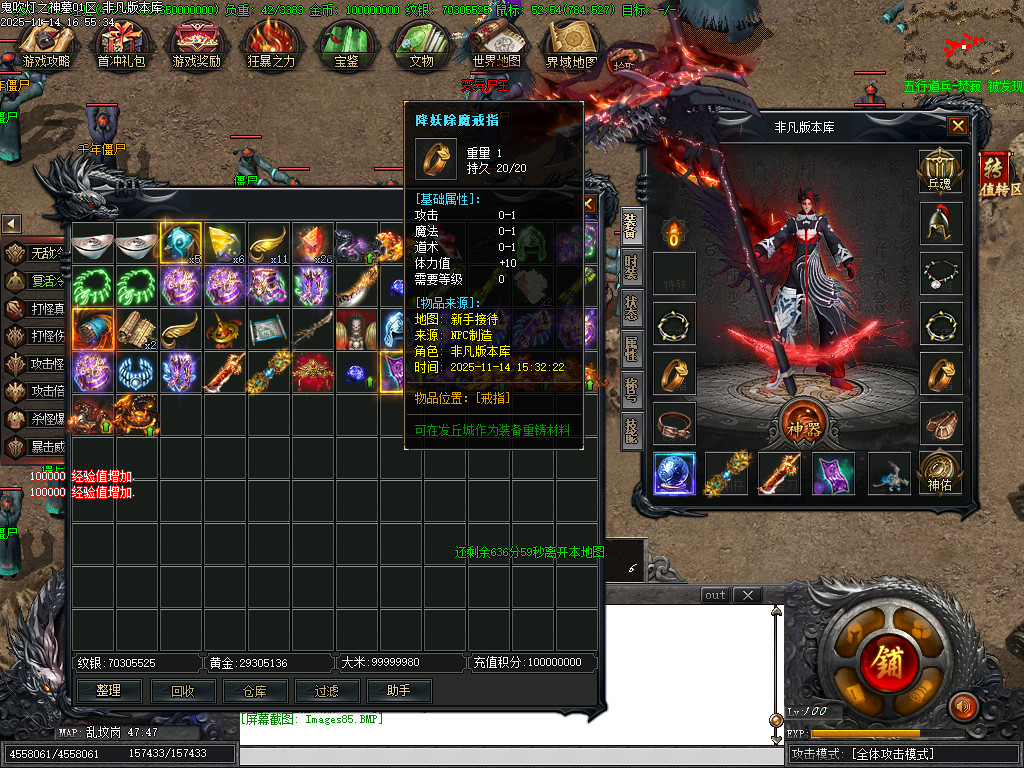
Task: Open the 游戏攻略 game guide icon
Action: 47,43
